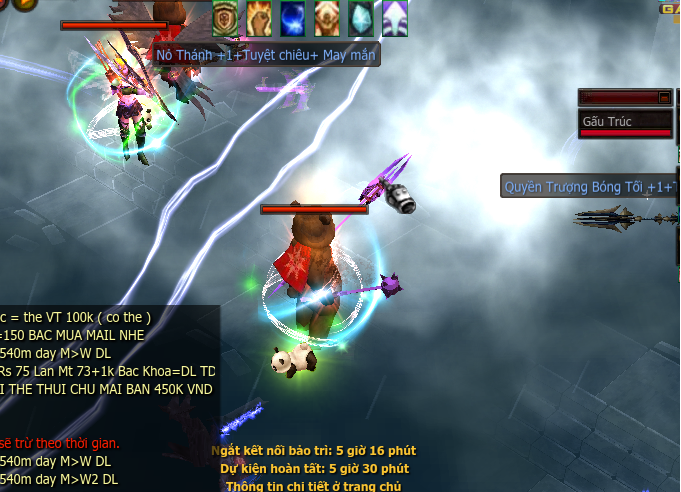
Task: Click the Nỏ Thánh +1 item label
Action: pyautogui.click(x=264, y=55)
